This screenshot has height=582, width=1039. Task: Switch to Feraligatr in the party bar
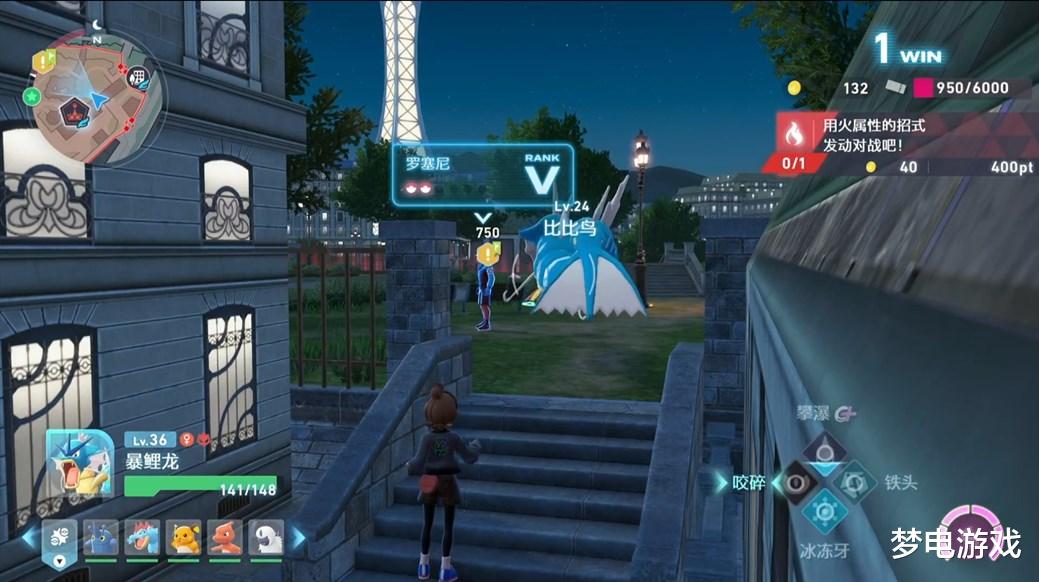click(142, 538)
